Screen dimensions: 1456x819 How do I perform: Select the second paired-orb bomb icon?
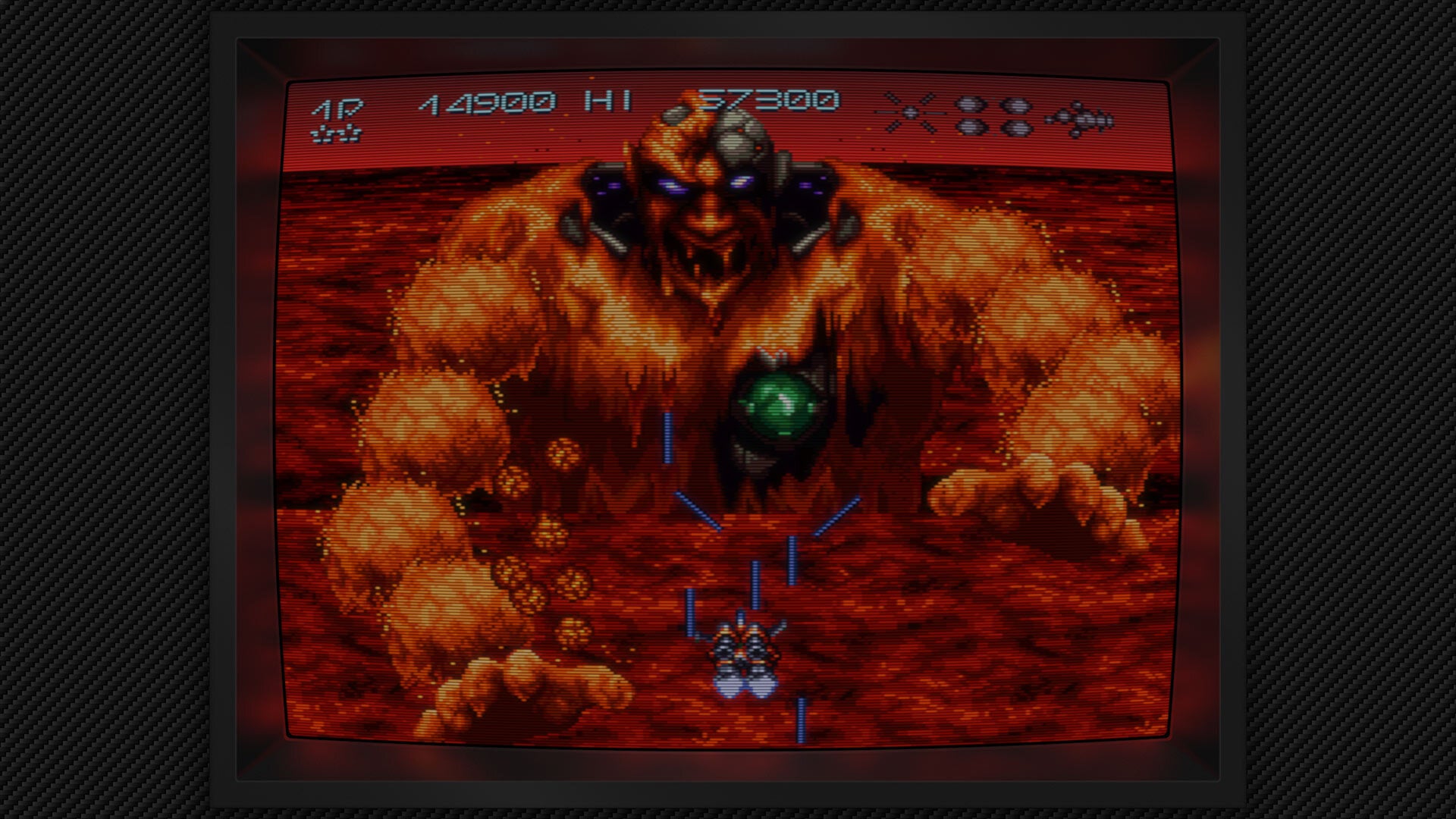[x=1016, y=116]
